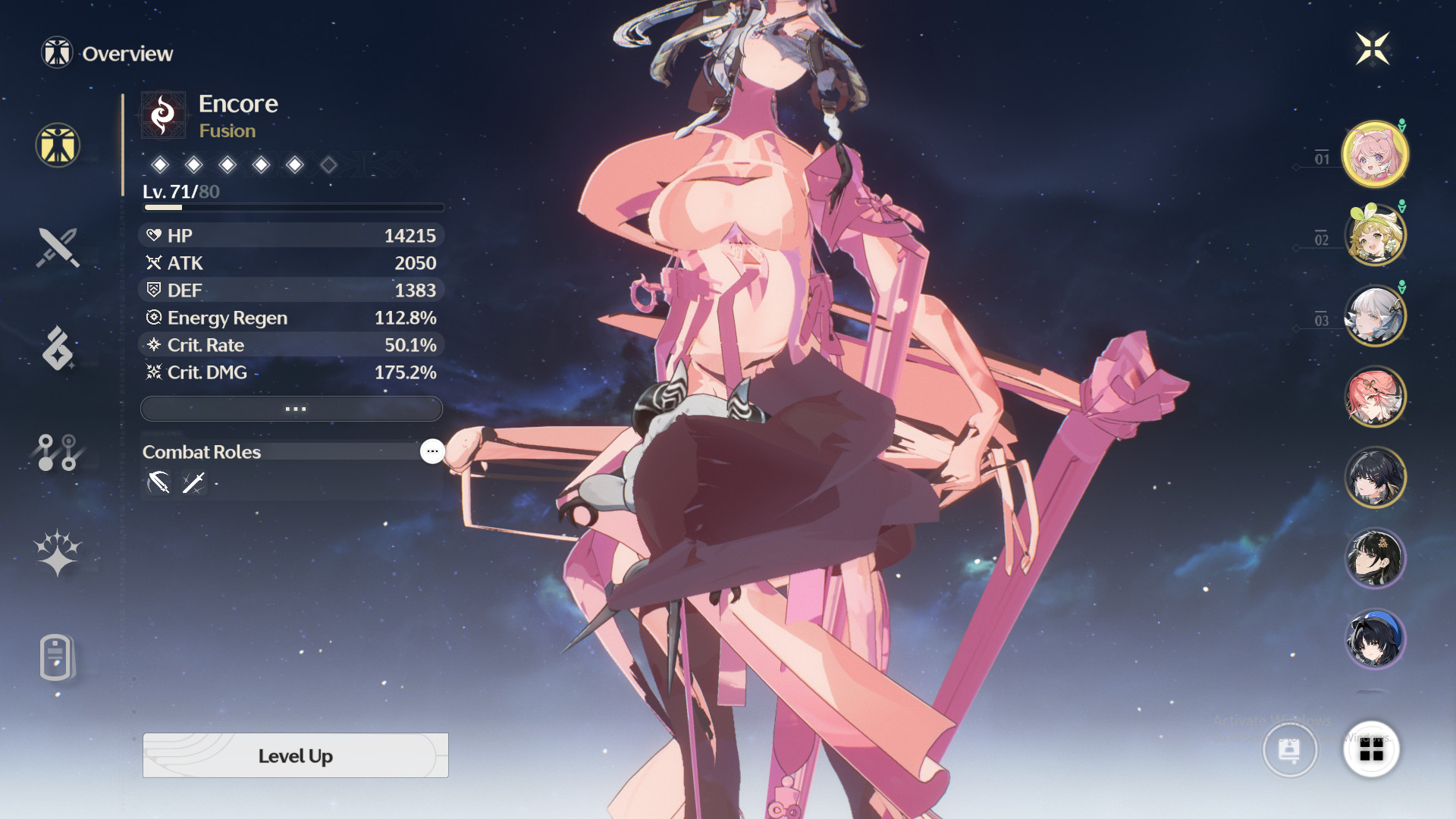Close the character overview screen
This screenshot has width=1456, height=819.
[x=1373, y=49]
